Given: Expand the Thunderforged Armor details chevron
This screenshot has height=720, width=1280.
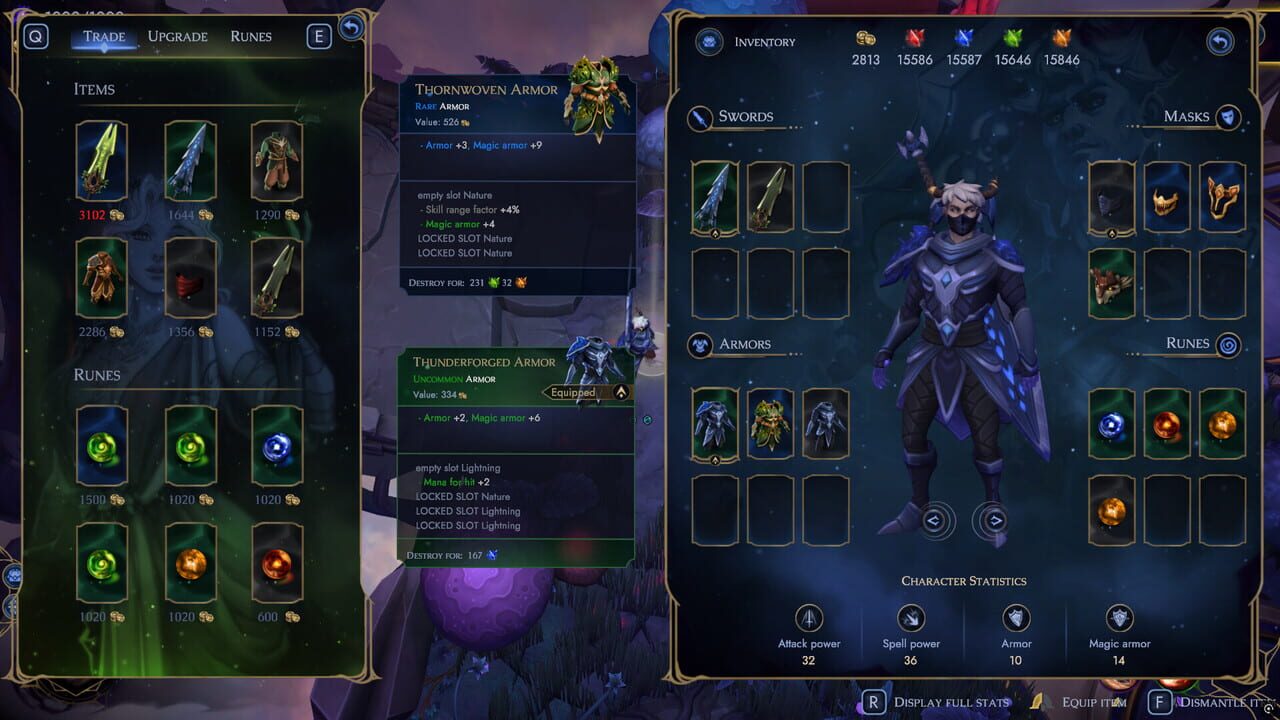Looking at the screenshot, I should (x=622, y=392).
